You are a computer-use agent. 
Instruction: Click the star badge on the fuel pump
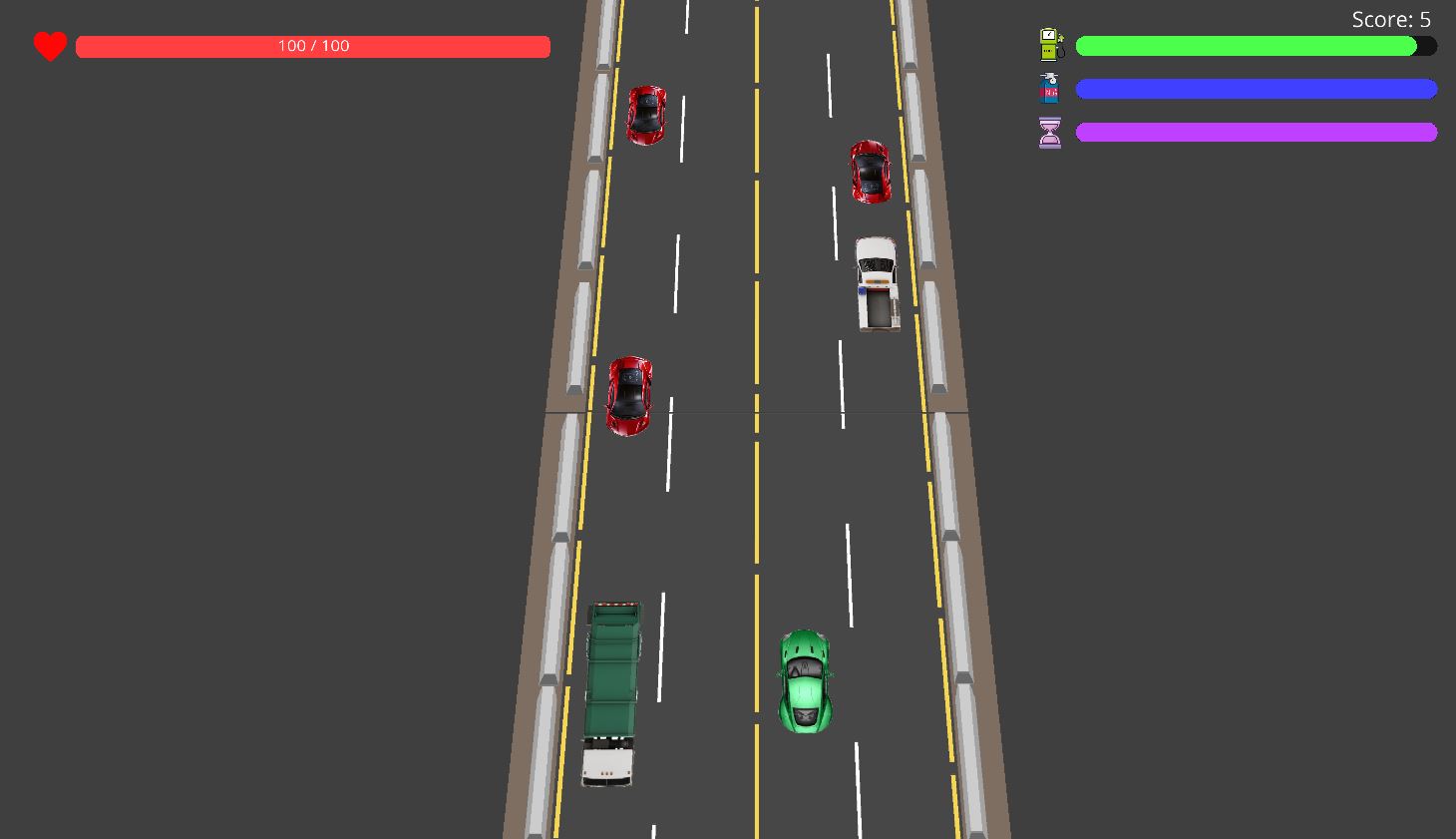pos(1061,36)
